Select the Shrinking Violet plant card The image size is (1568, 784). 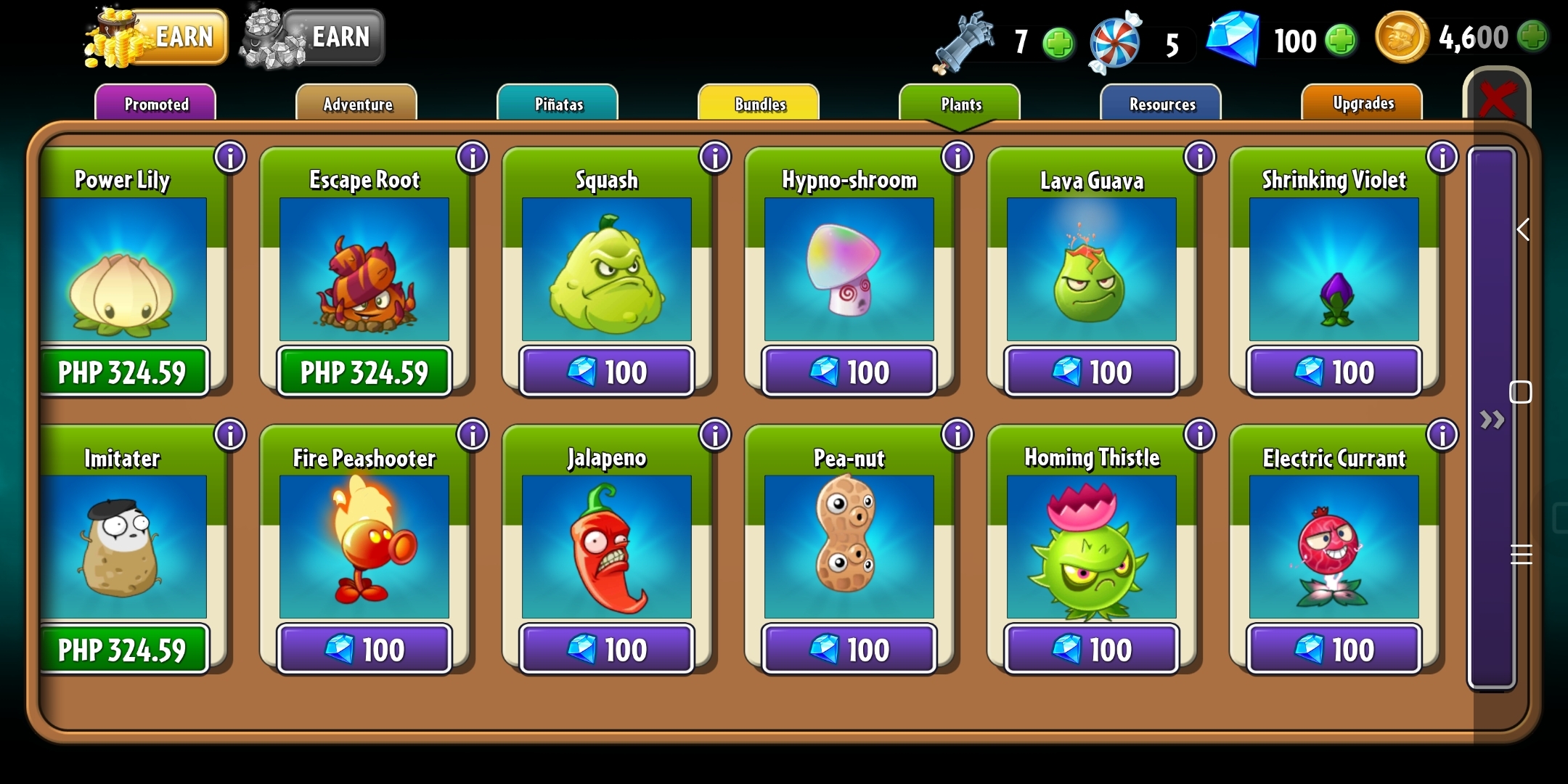pos(1334,269)
